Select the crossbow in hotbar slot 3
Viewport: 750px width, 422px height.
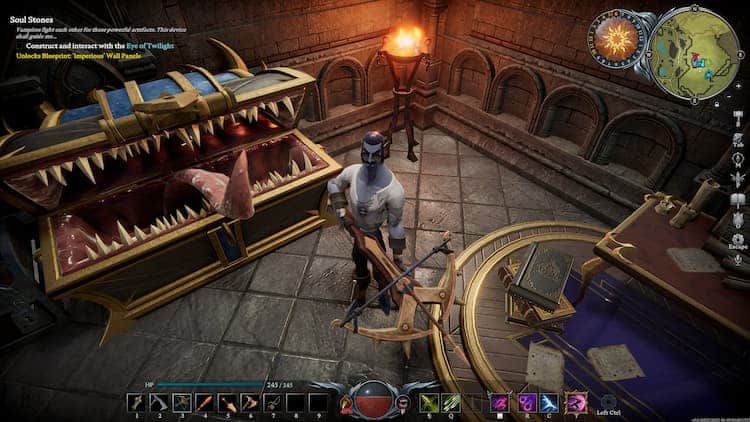(182, 402)
